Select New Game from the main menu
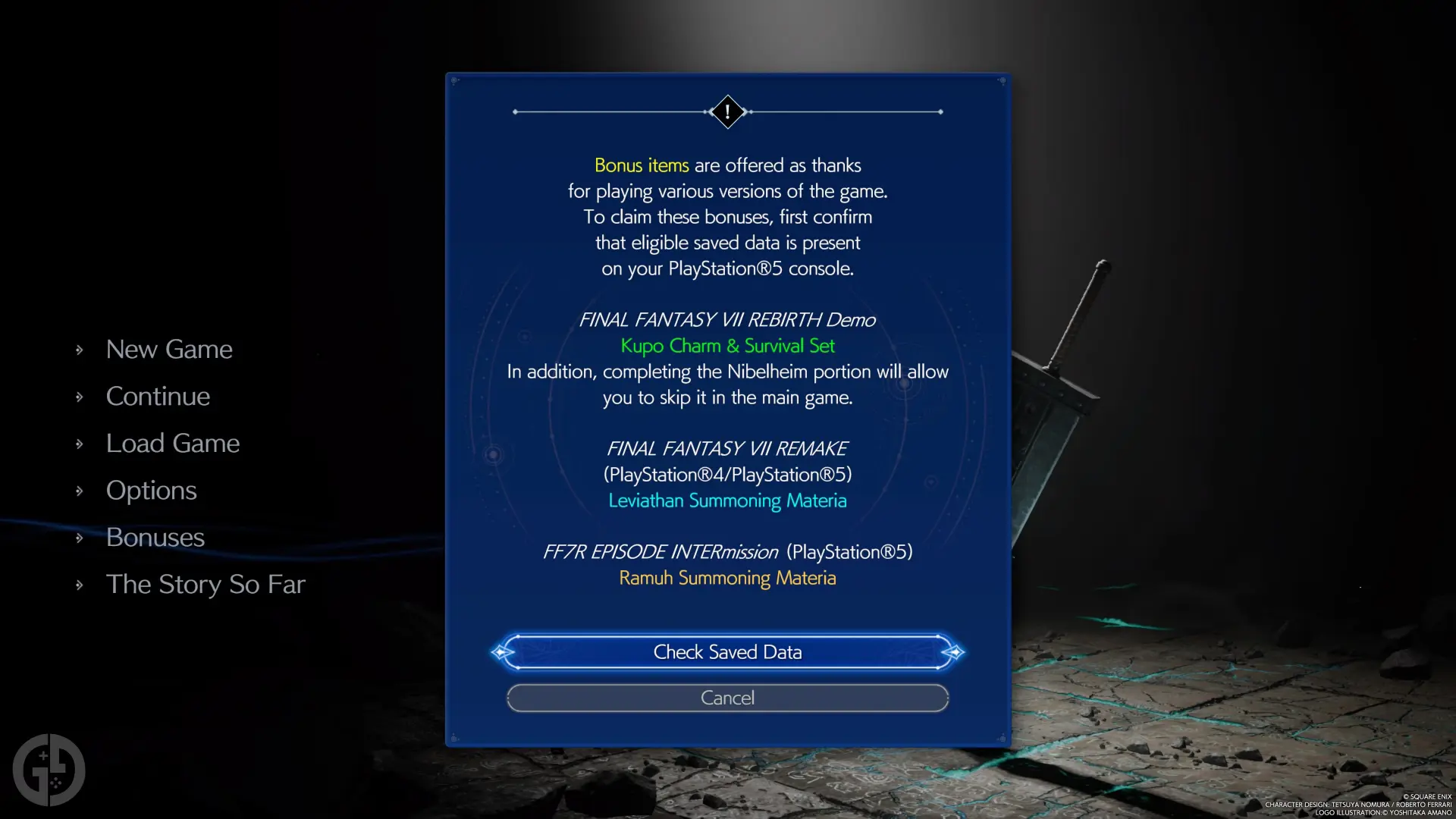This screenshot has width=1456, height=819. pos(169,349)
